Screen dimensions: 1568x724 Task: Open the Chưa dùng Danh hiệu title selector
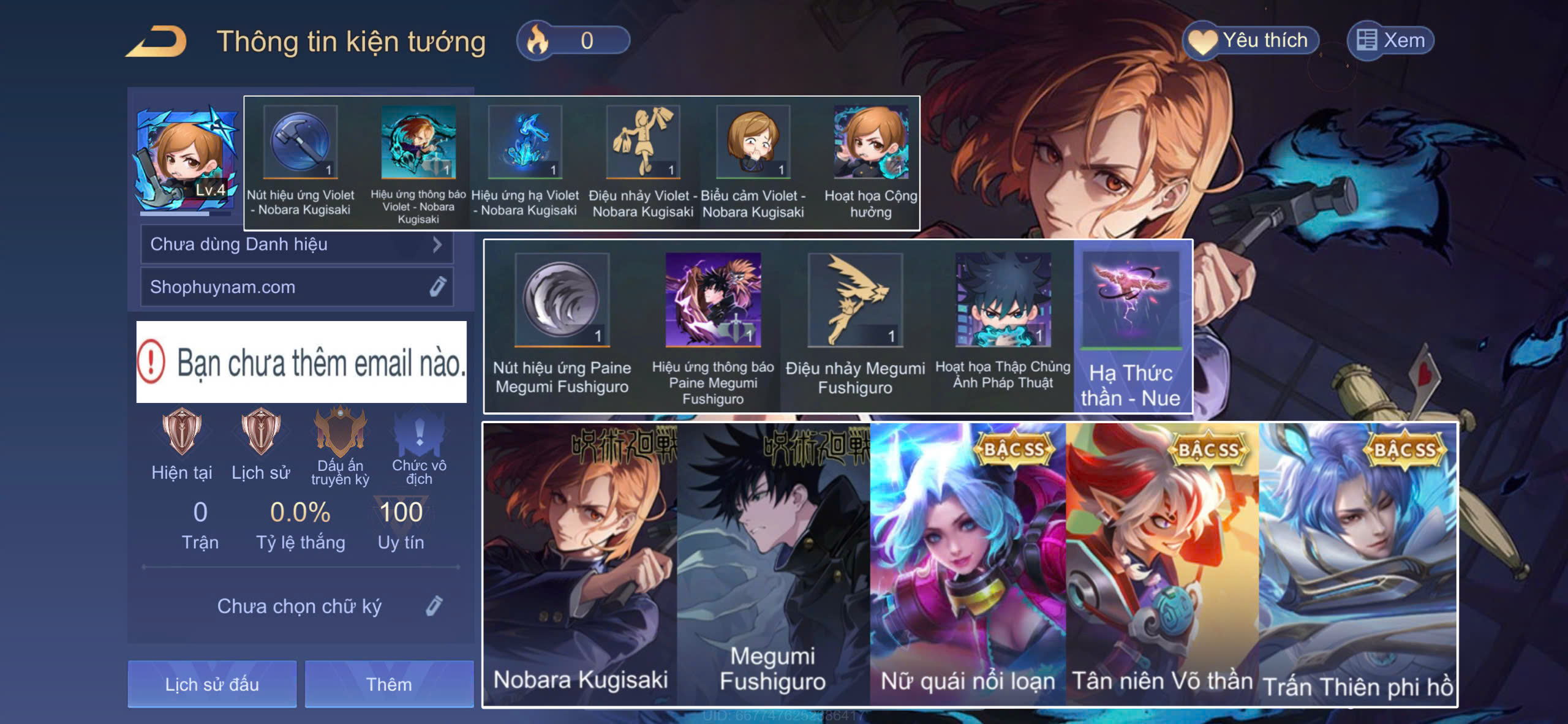[297, 244]
